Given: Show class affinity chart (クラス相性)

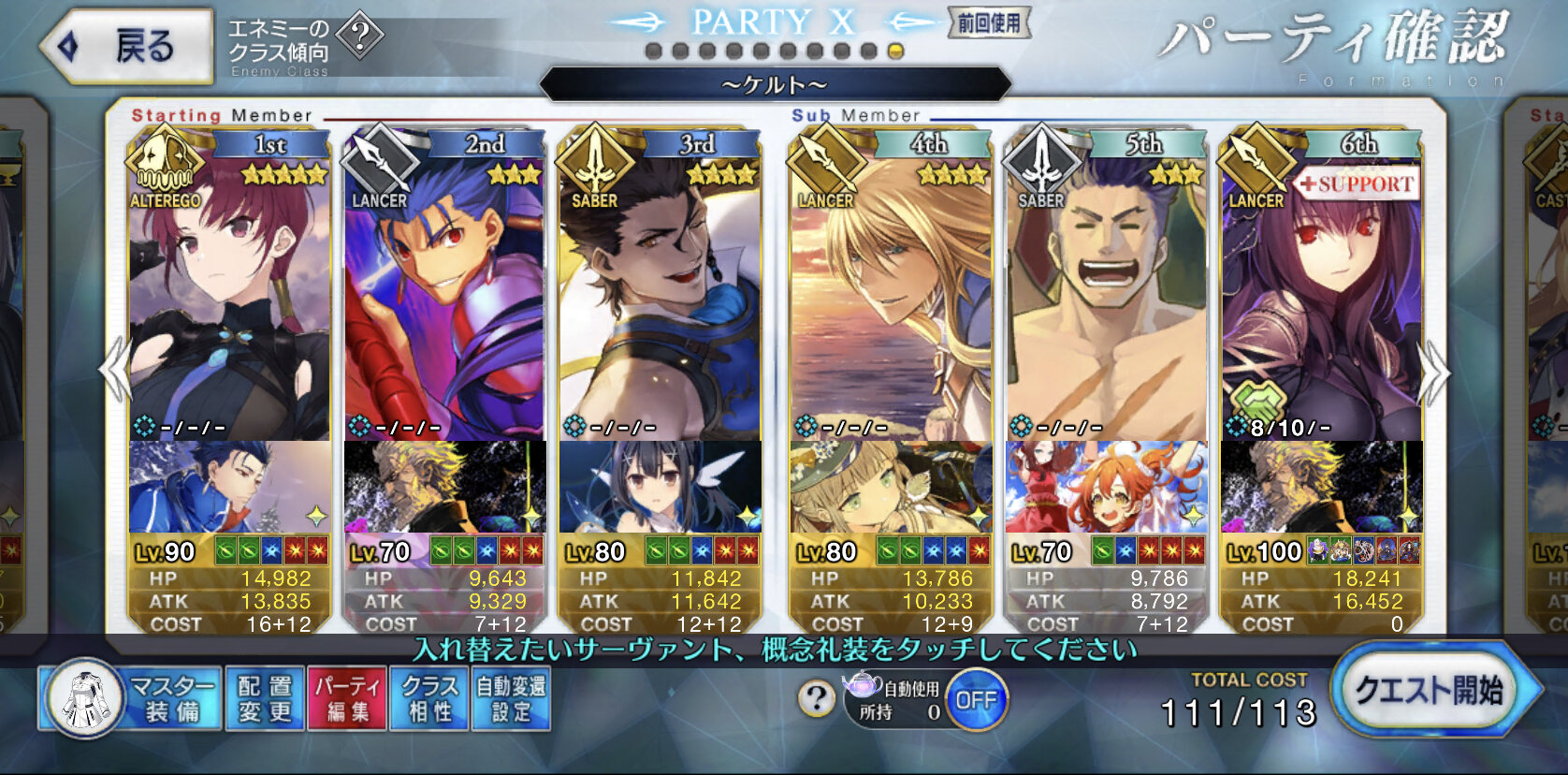Looking at the screenshot, I should tap(429, 698).
